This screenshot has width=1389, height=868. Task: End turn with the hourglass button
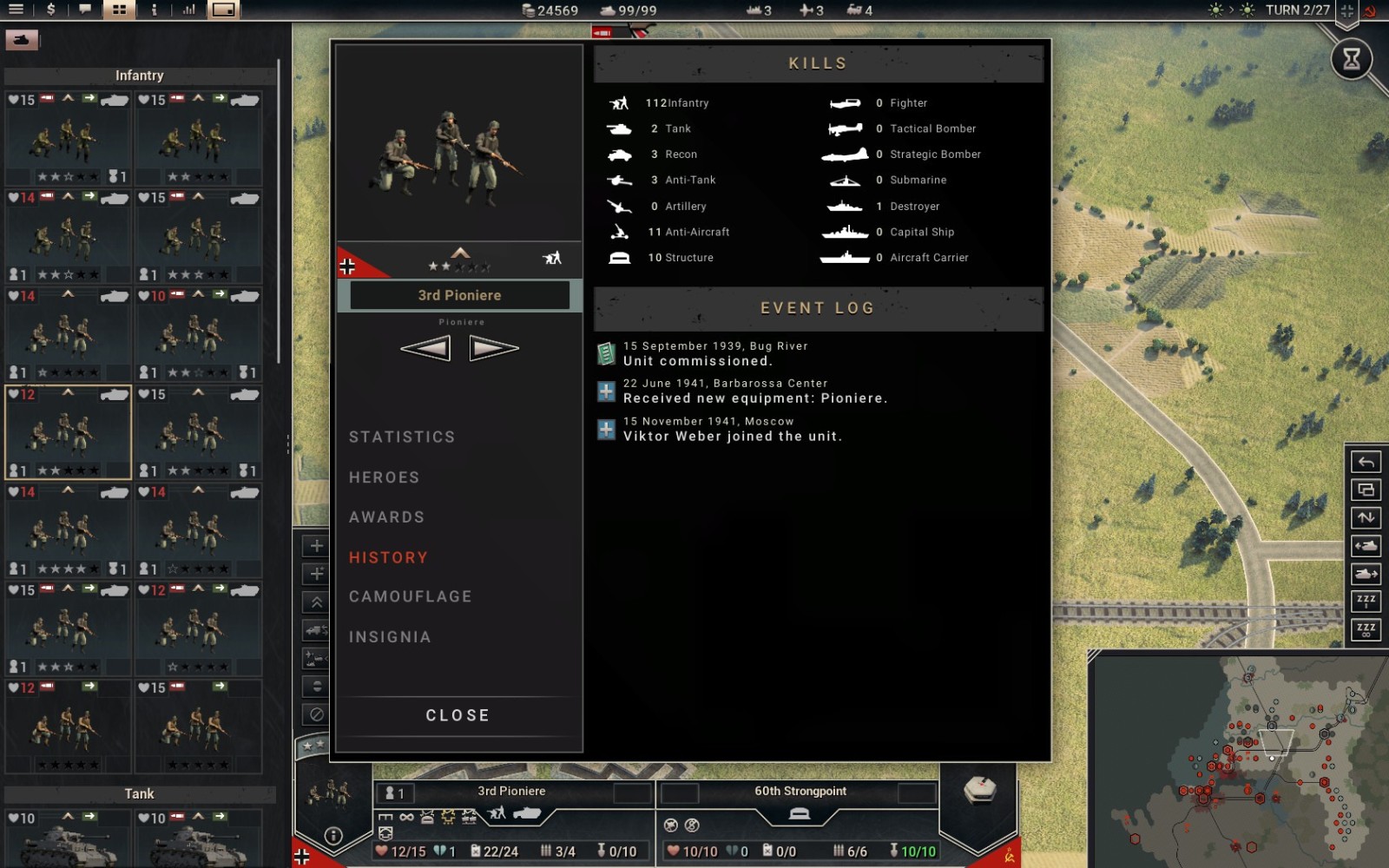click(1352, 59)
